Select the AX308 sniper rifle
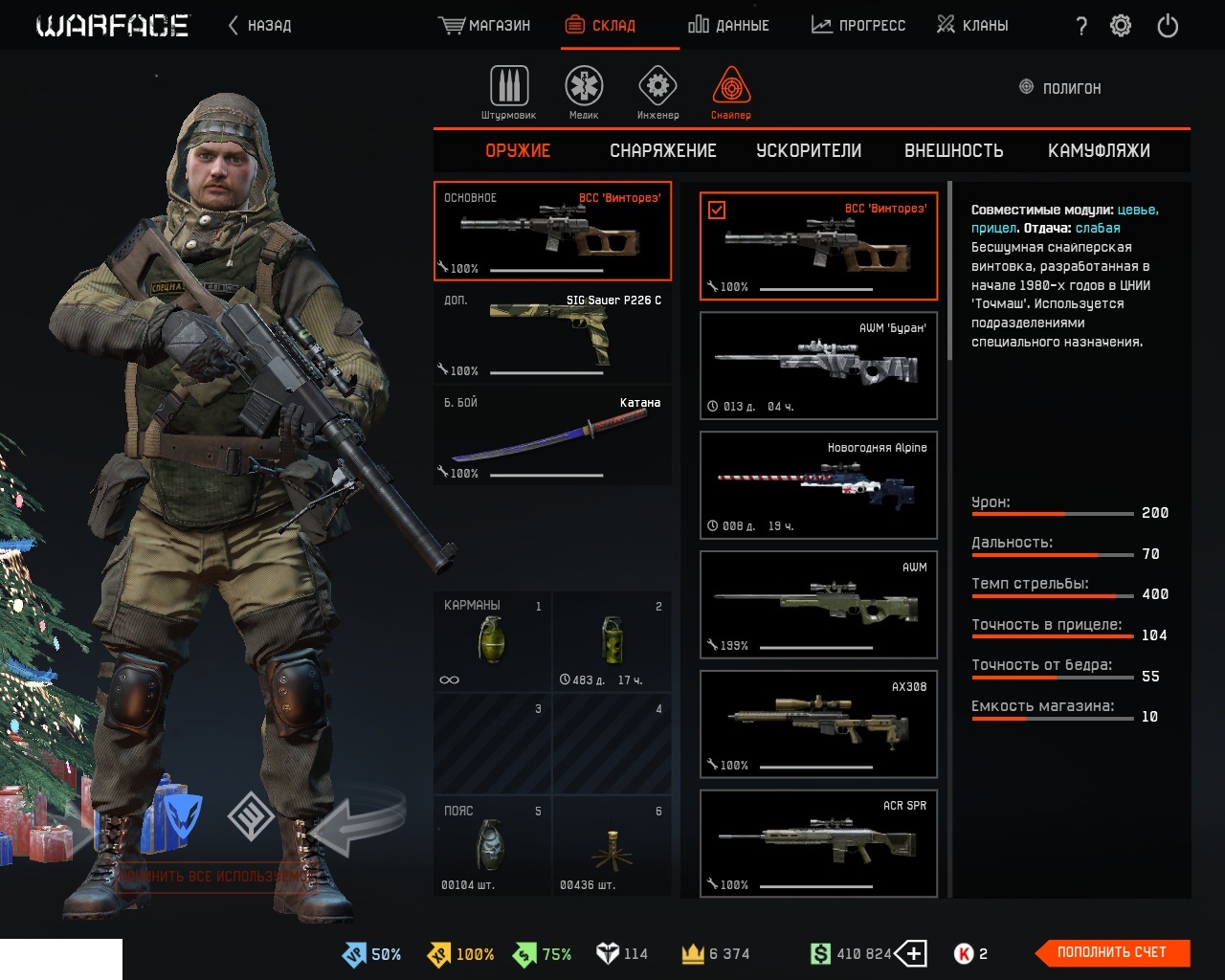The width and height of the screenshot is (1225, 980). (x=818, y=724)
